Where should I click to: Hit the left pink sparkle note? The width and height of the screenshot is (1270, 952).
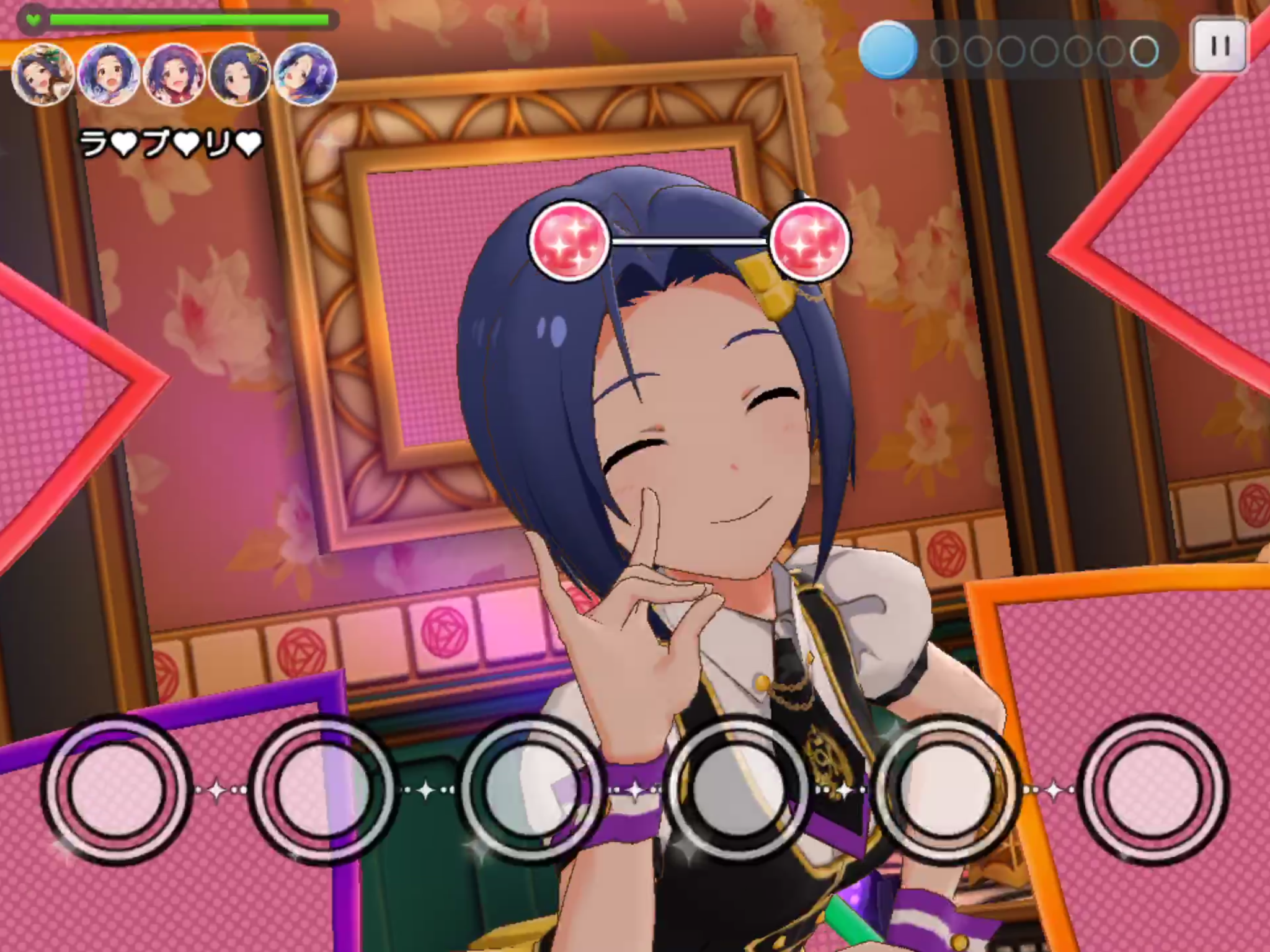coord(569,240)
